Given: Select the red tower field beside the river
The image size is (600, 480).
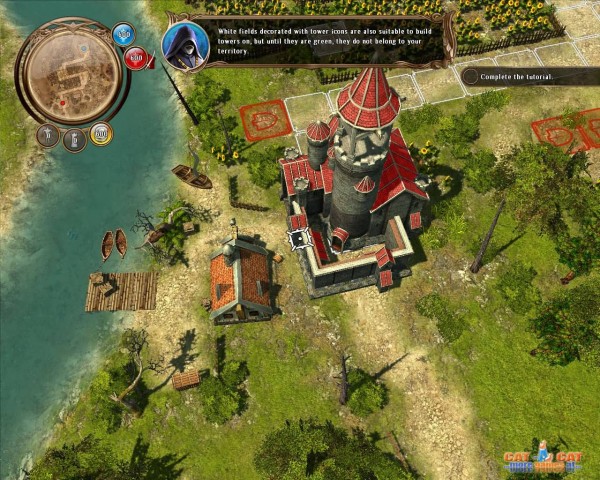Looking at the screenshot, I should click(265, 120).
